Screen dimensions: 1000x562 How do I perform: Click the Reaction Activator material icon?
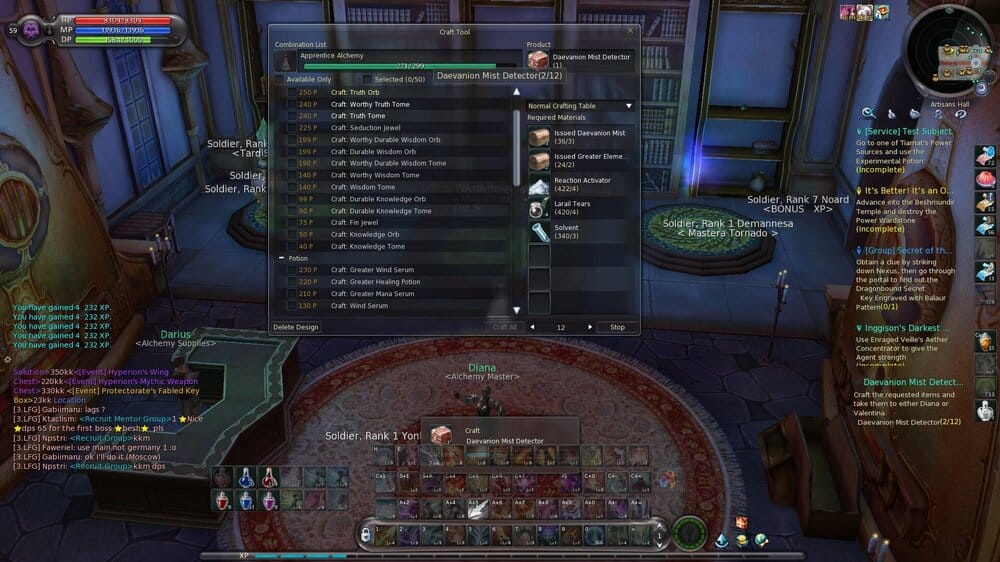pos(539,185)
